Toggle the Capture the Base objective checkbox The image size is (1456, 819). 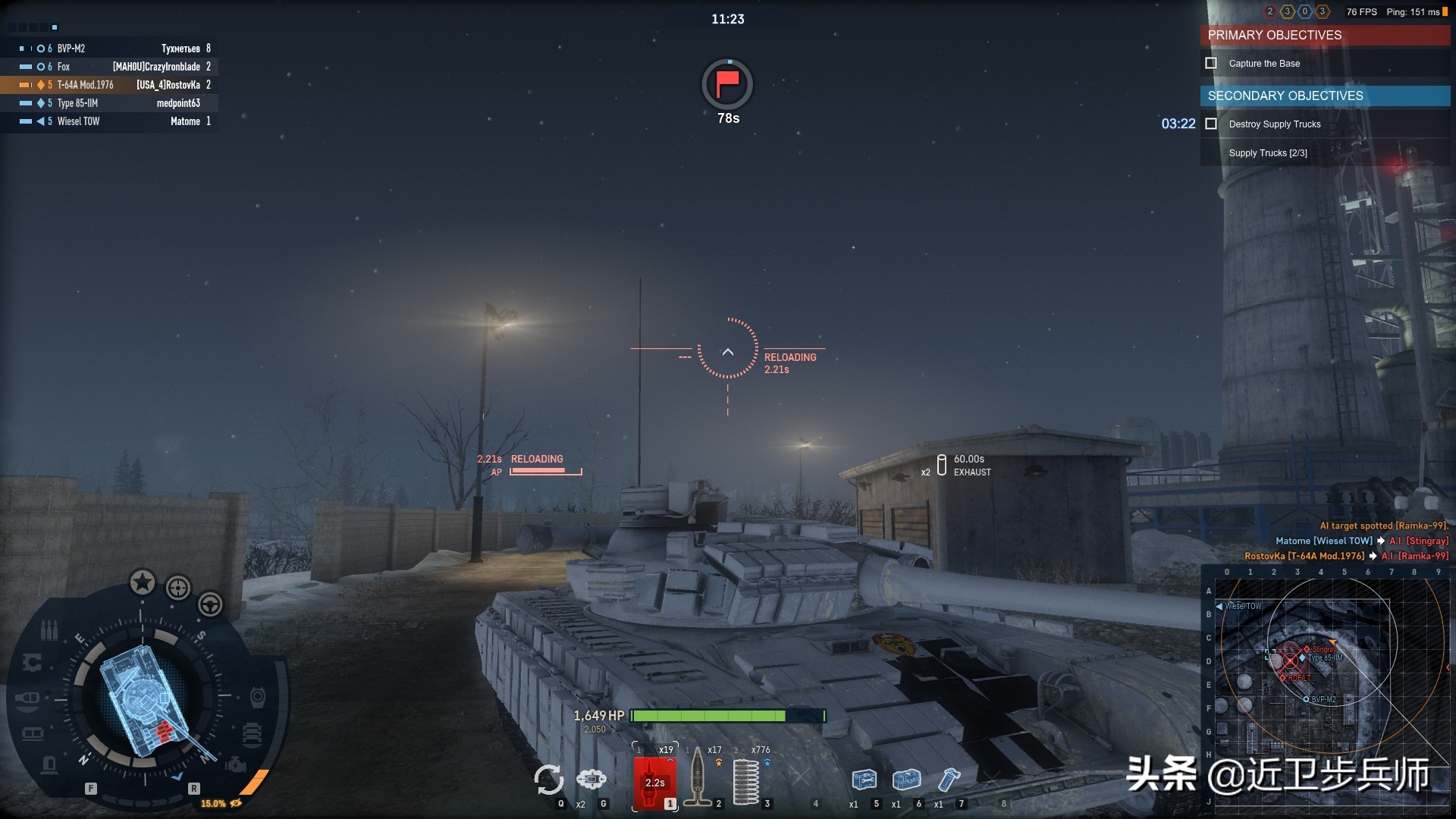pos(1211,64)
